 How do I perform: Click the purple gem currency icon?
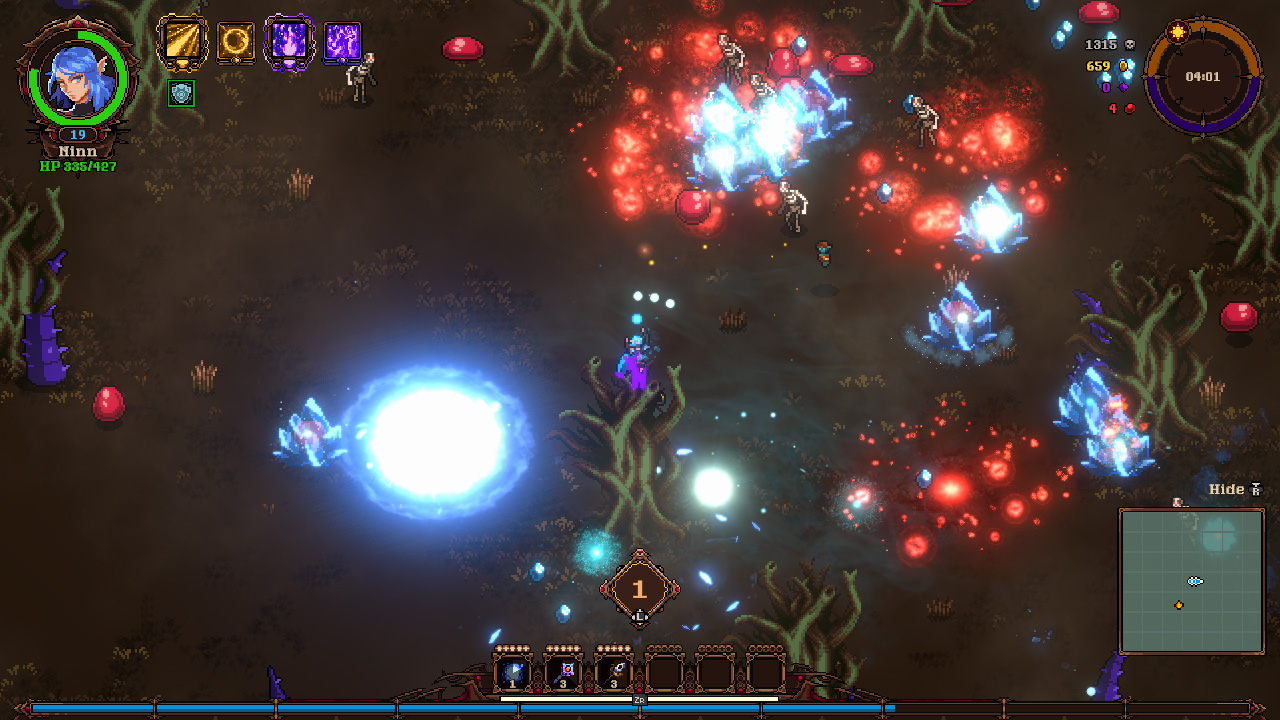[x=1123, y=87]
